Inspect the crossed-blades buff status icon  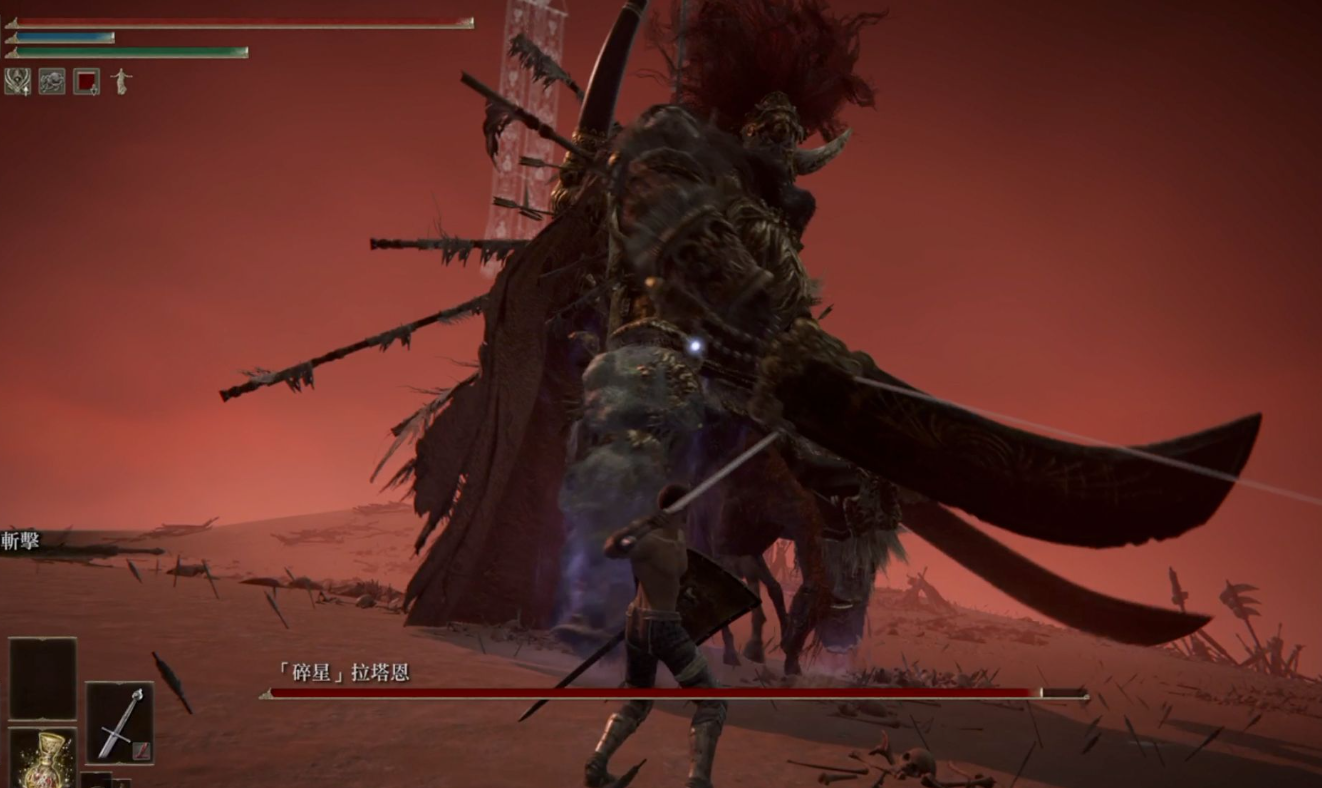[x=17, y=81]
